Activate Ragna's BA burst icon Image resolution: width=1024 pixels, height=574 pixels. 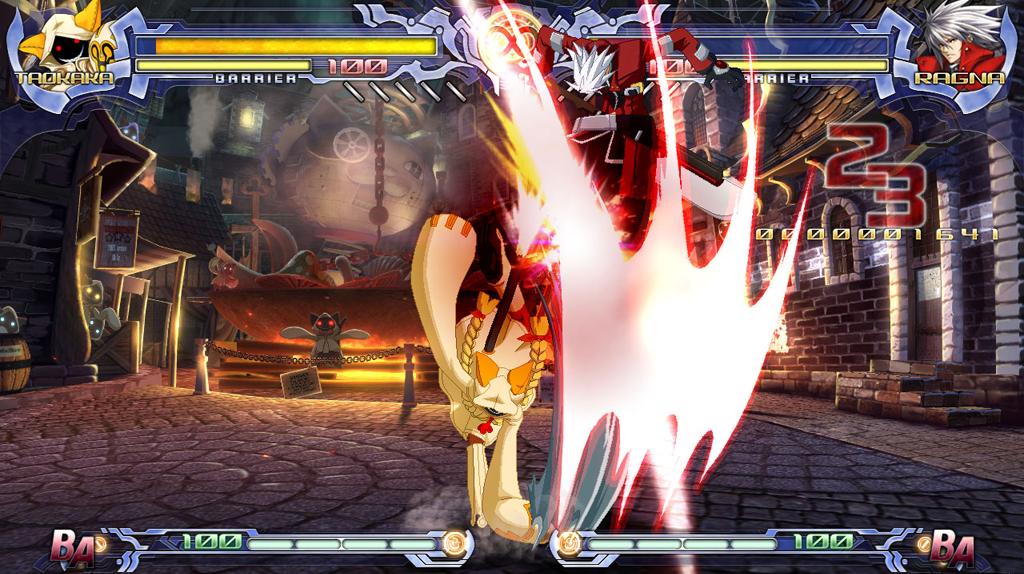click(951, 546)
